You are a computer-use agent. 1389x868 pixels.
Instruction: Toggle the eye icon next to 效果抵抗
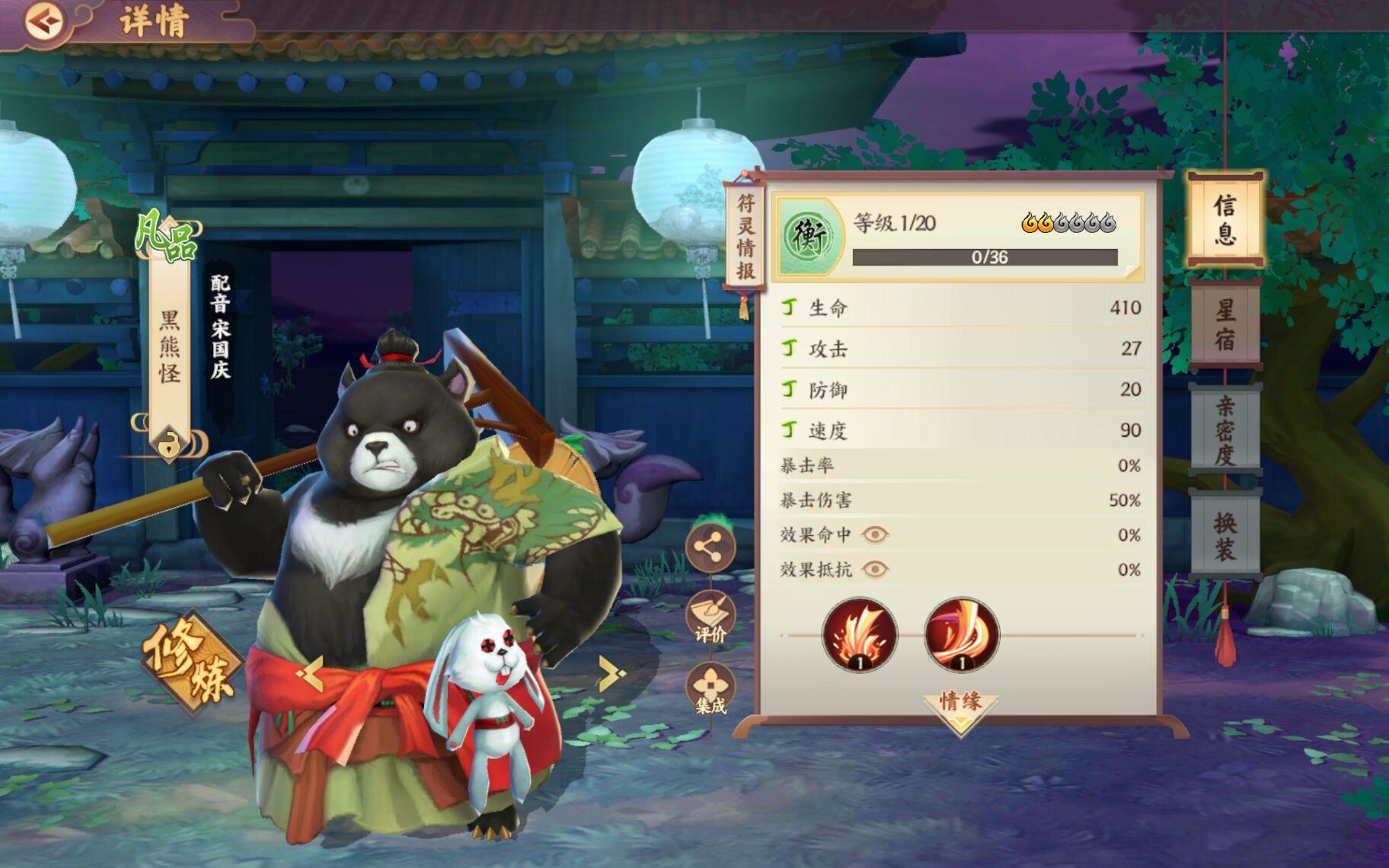pos(875,570)
